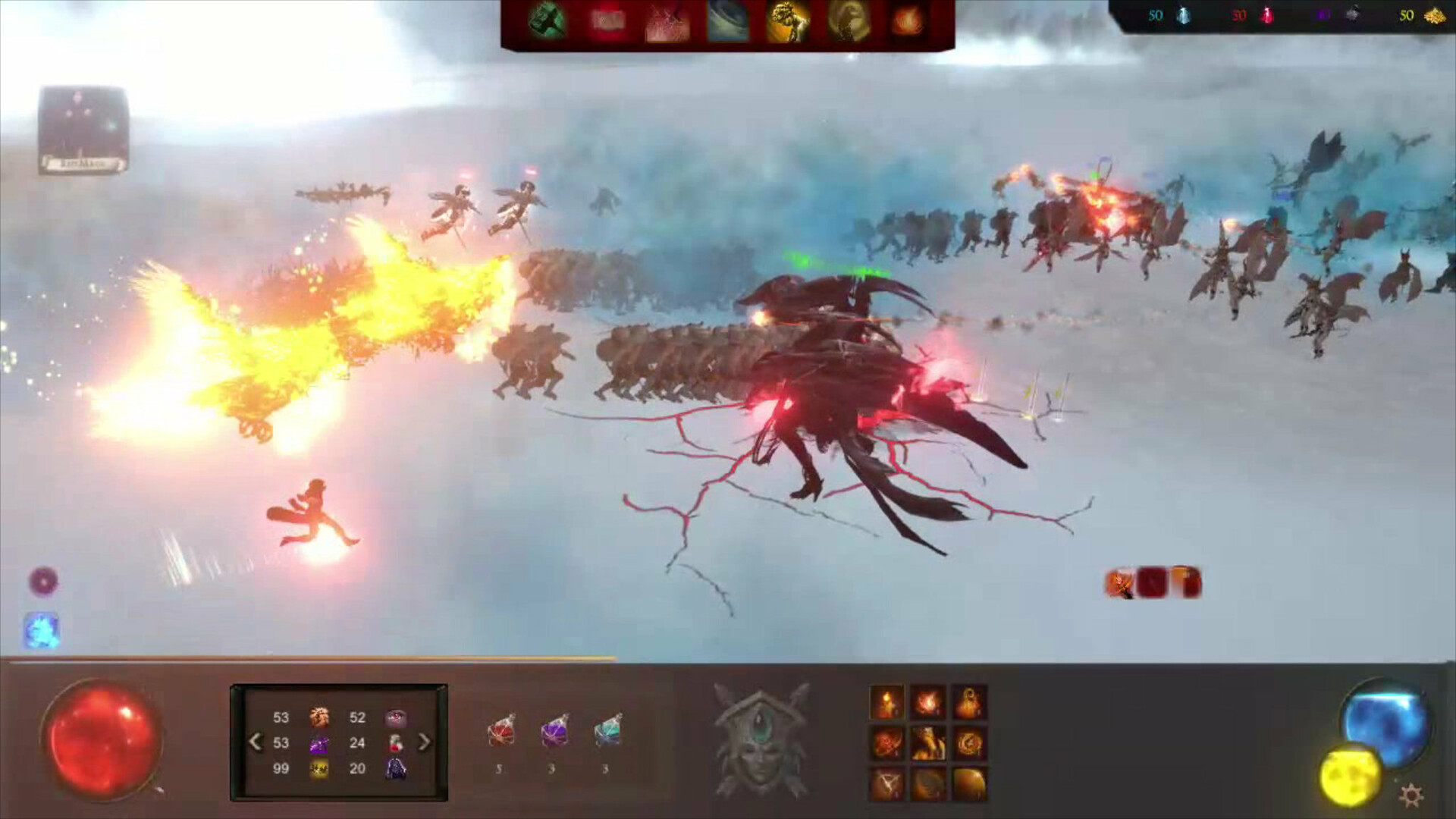Toggle the purple orb indicator on the left edge

tap(43, 581)
